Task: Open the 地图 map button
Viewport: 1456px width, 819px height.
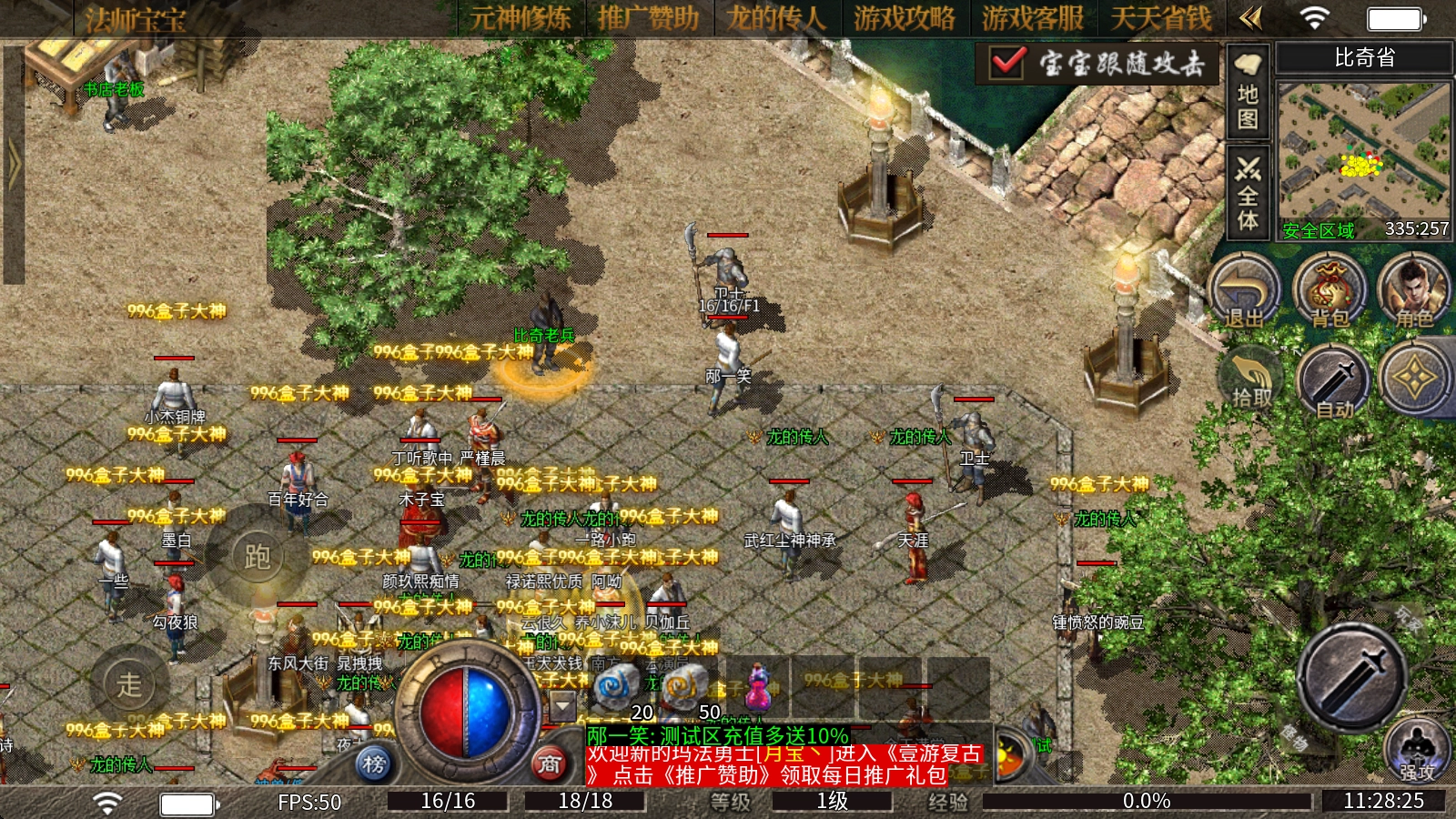Action: 1248,91
